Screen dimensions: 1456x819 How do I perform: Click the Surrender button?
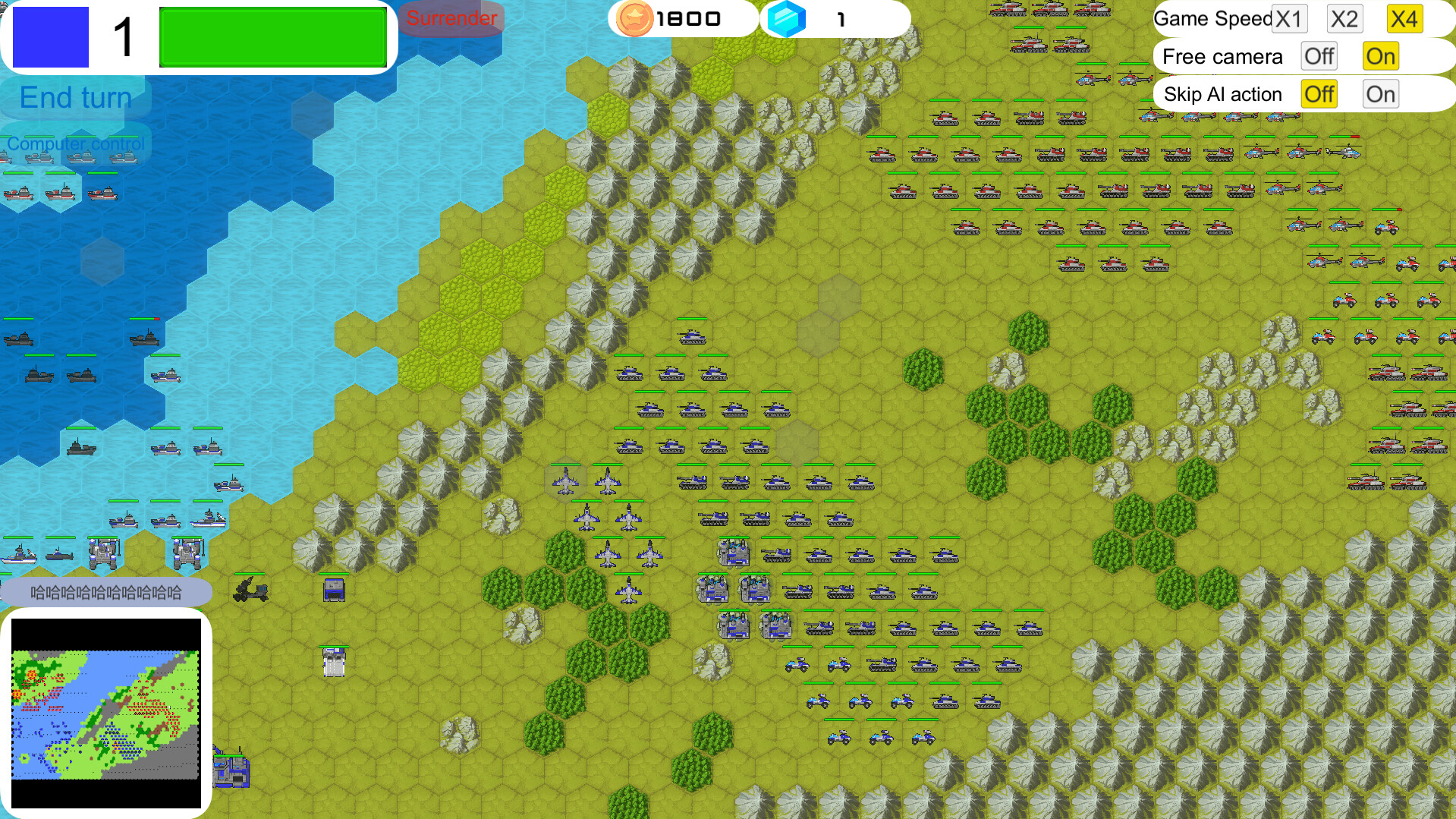(451, 18)
